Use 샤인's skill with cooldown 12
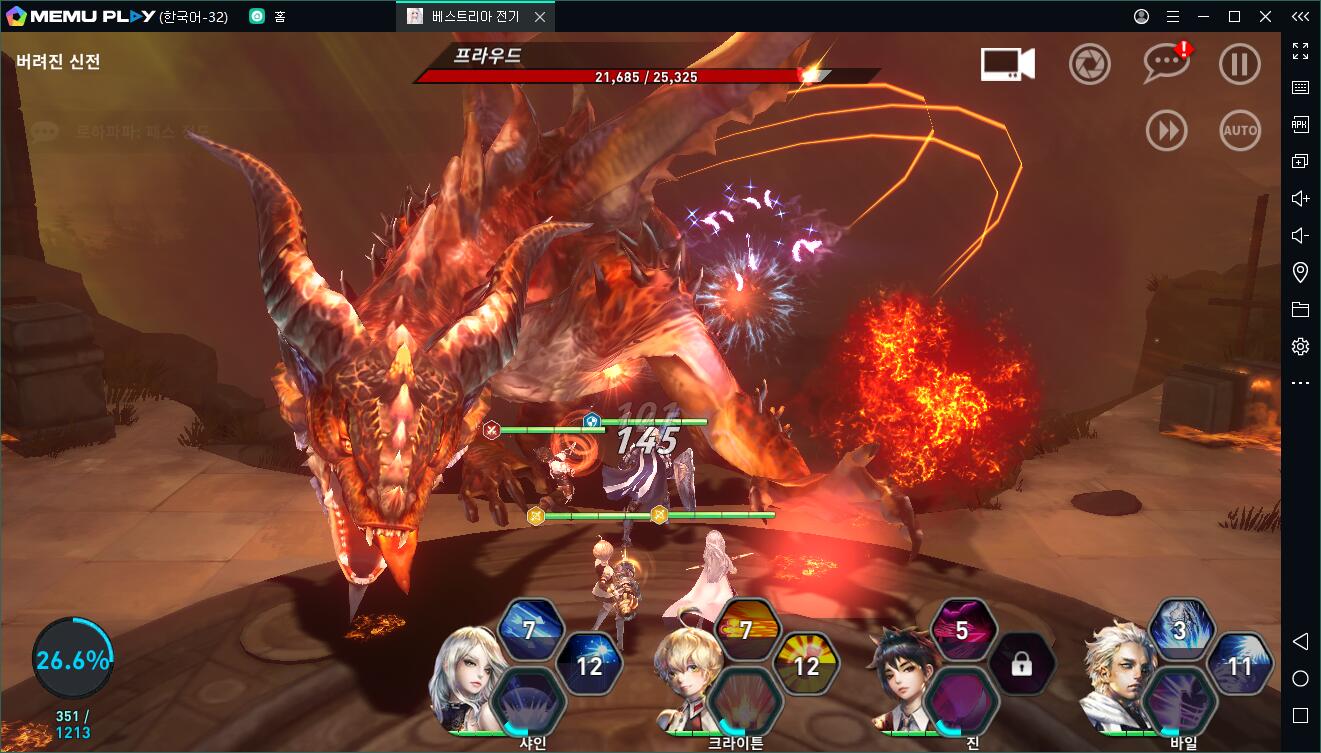 coord(589,665)
